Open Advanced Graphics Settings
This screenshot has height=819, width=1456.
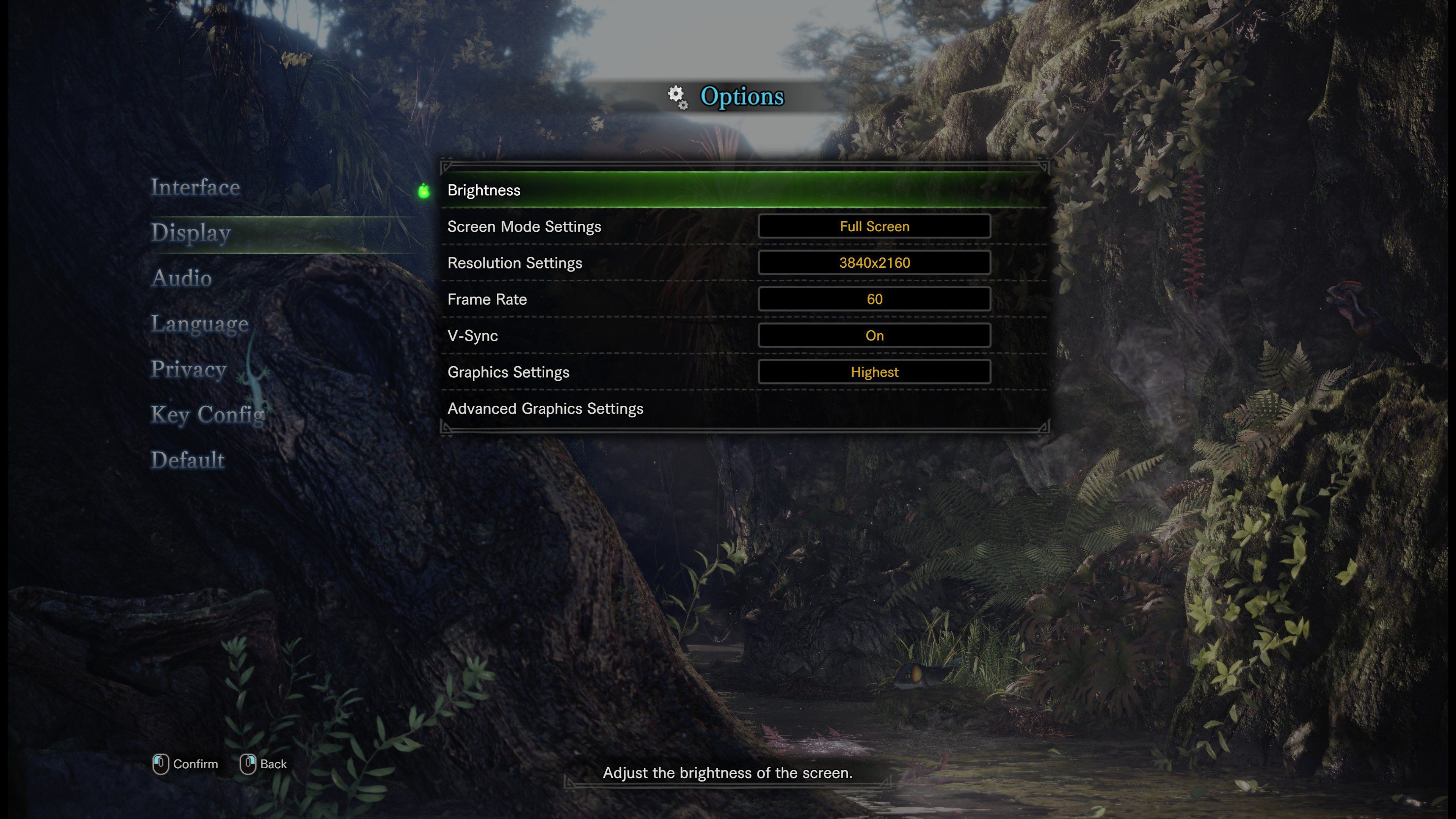pyautogui.click(x=546, y=408)
